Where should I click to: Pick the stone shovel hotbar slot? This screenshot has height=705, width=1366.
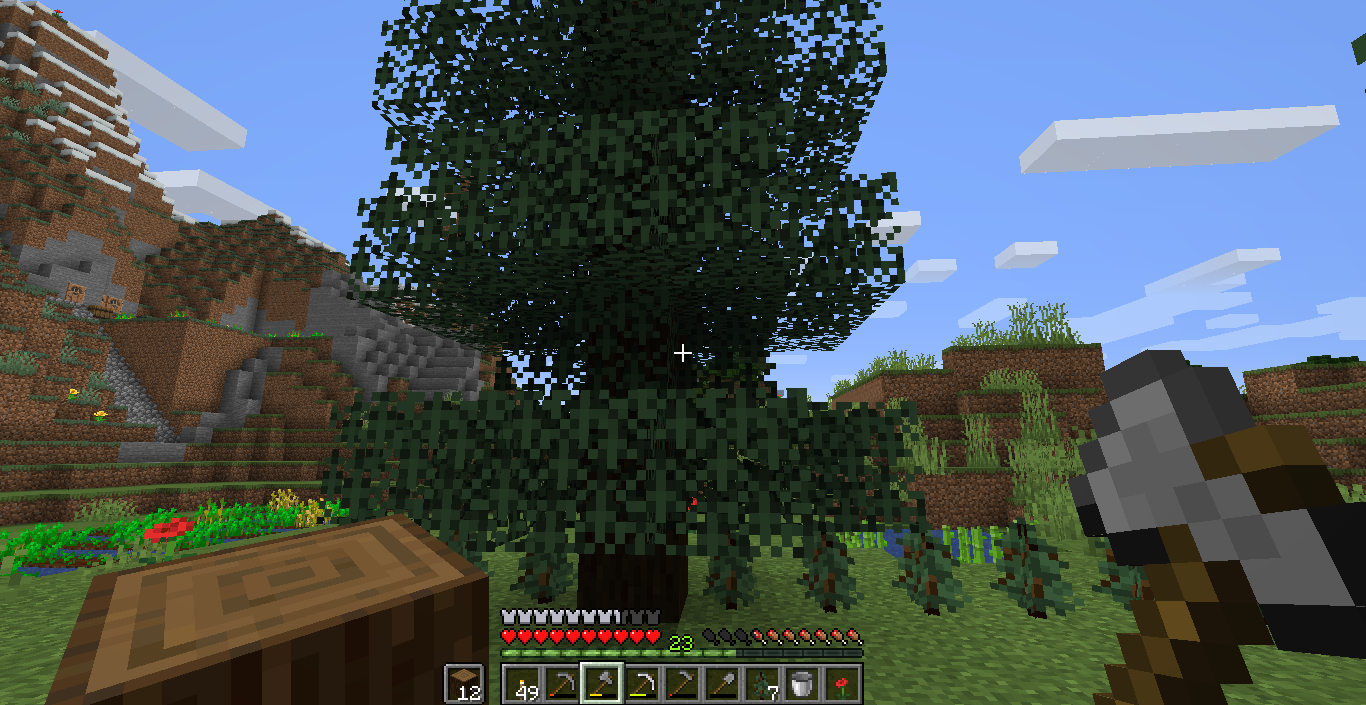(722, 683)
